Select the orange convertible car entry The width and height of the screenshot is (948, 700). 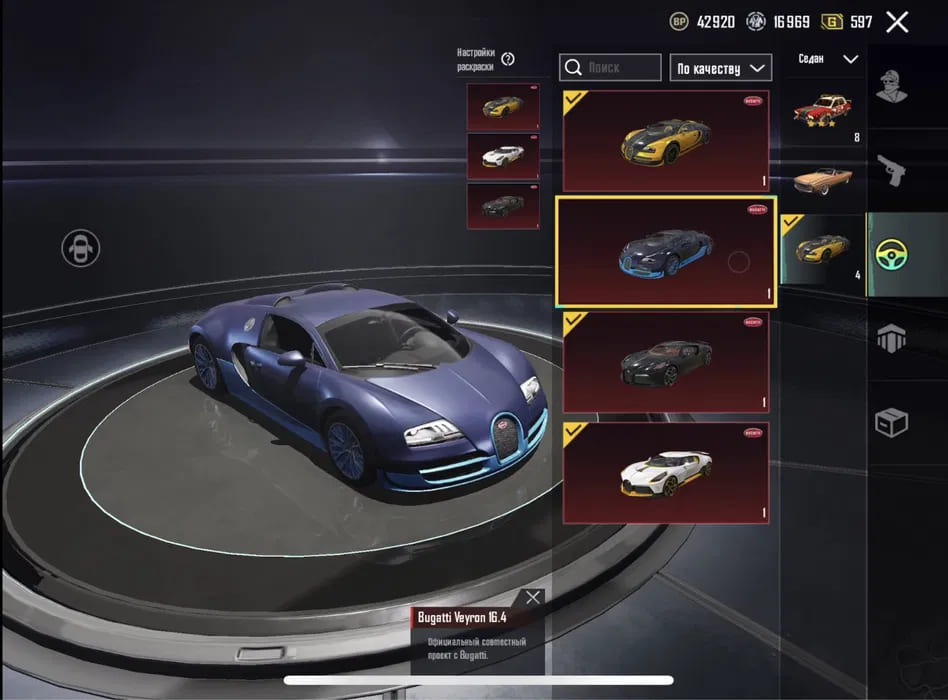coord(822,180)
